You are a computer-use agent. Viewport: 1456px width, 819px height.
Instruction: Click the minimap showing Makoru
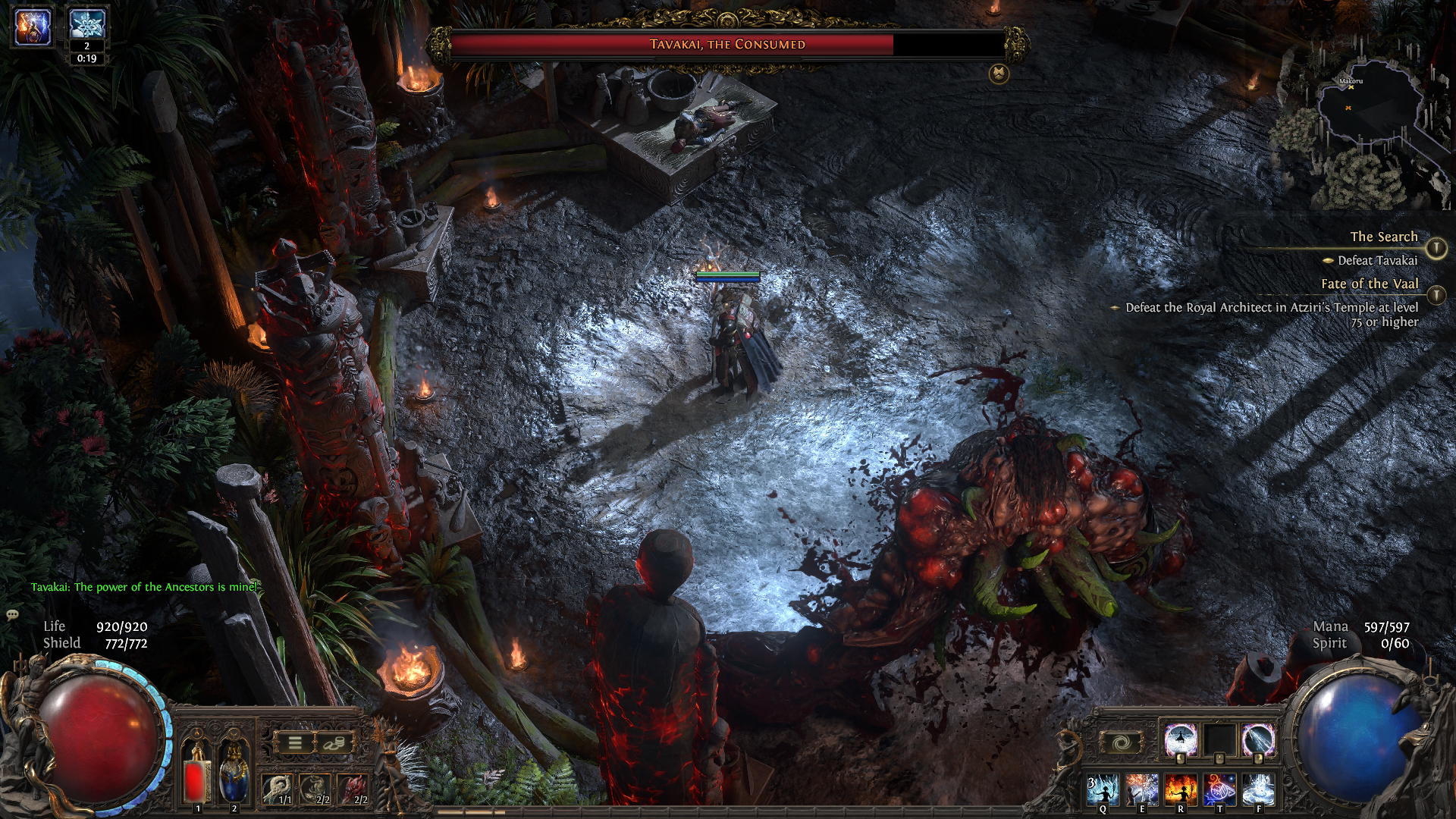(x=1365, y=114)
